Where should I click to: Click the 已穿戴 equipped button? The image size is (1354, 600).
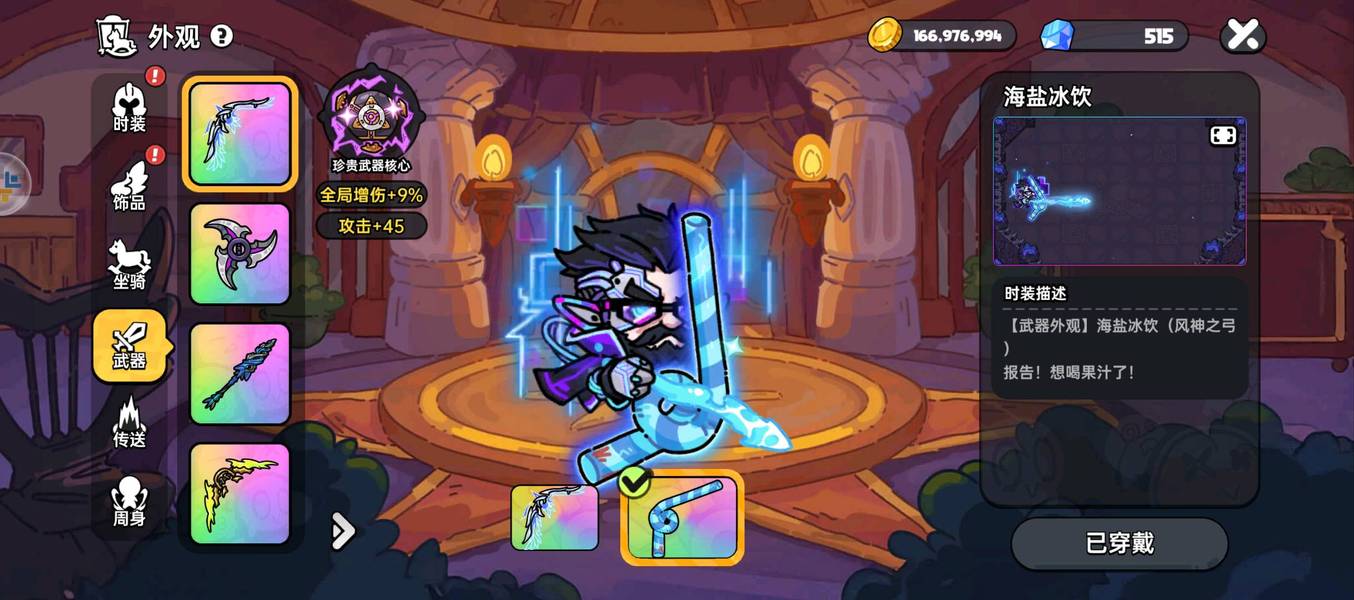1119,543
